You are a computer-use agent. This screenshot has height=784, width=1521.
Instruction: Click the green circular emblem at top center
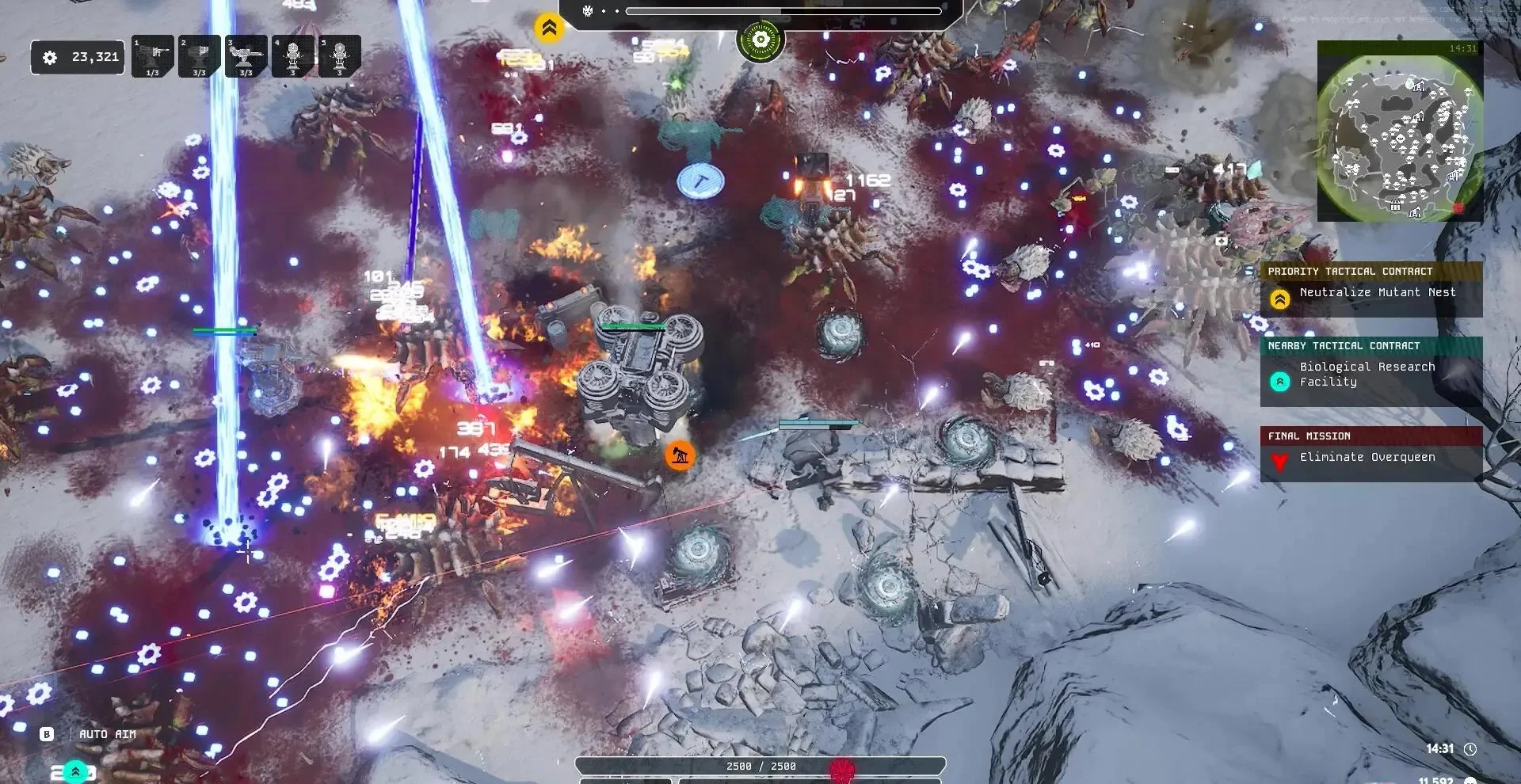pyautogui.click(x=760, y=40)
